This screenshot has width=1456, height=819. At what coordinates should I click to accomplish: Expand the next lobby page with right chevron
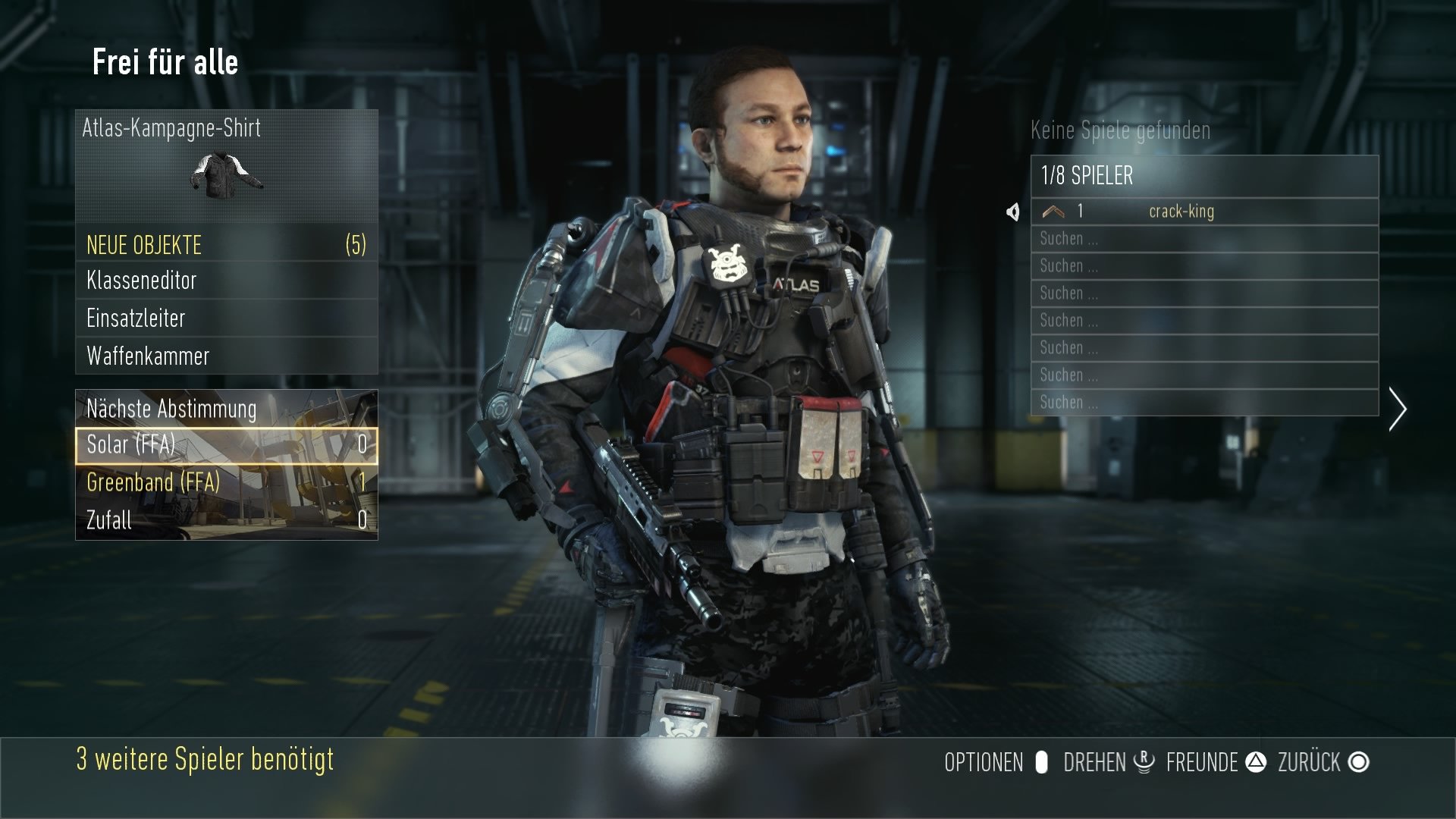[1398, 409]
